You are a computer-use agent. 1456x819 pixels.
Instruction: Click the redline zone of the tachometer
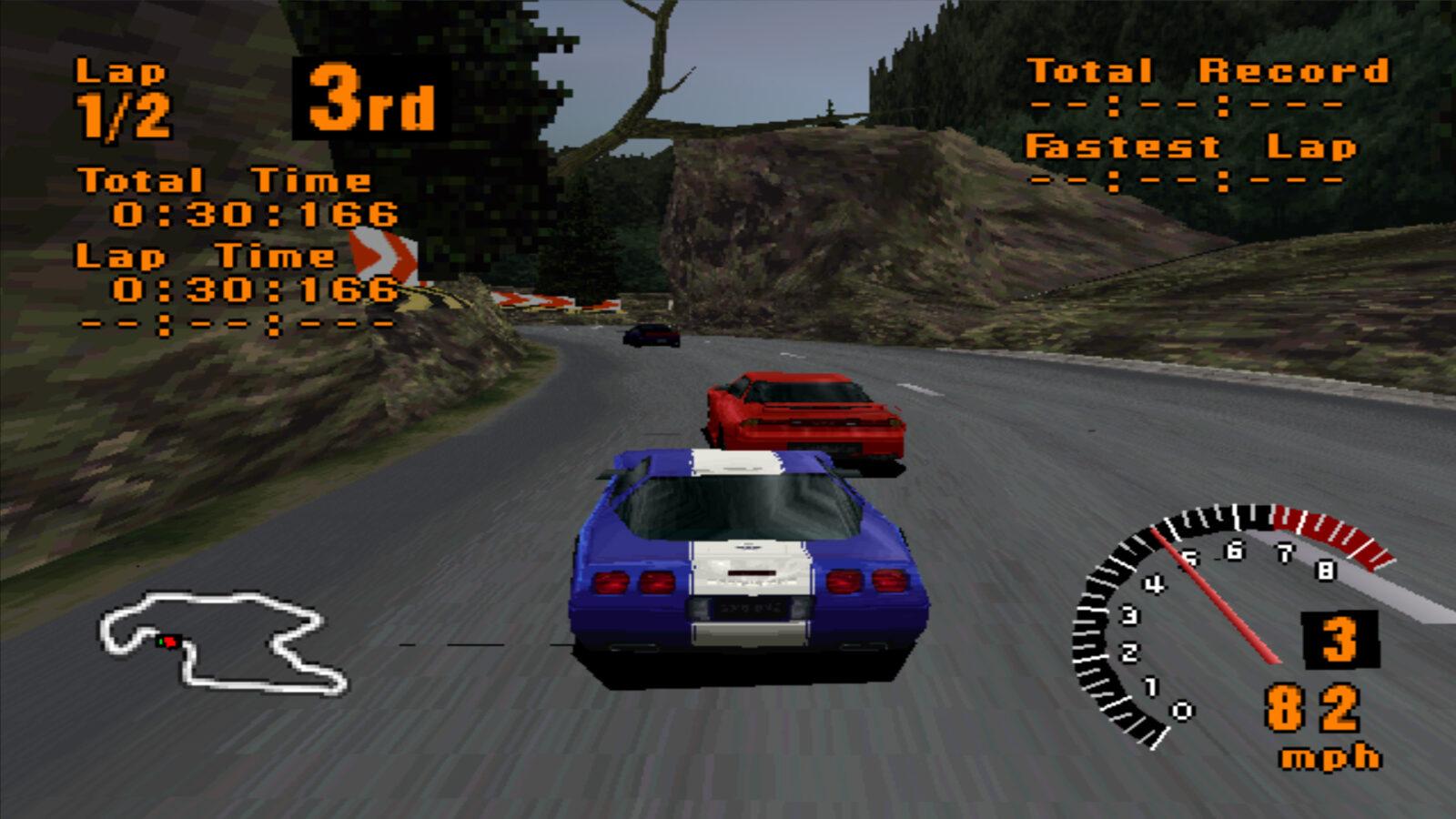(1324, 528)
